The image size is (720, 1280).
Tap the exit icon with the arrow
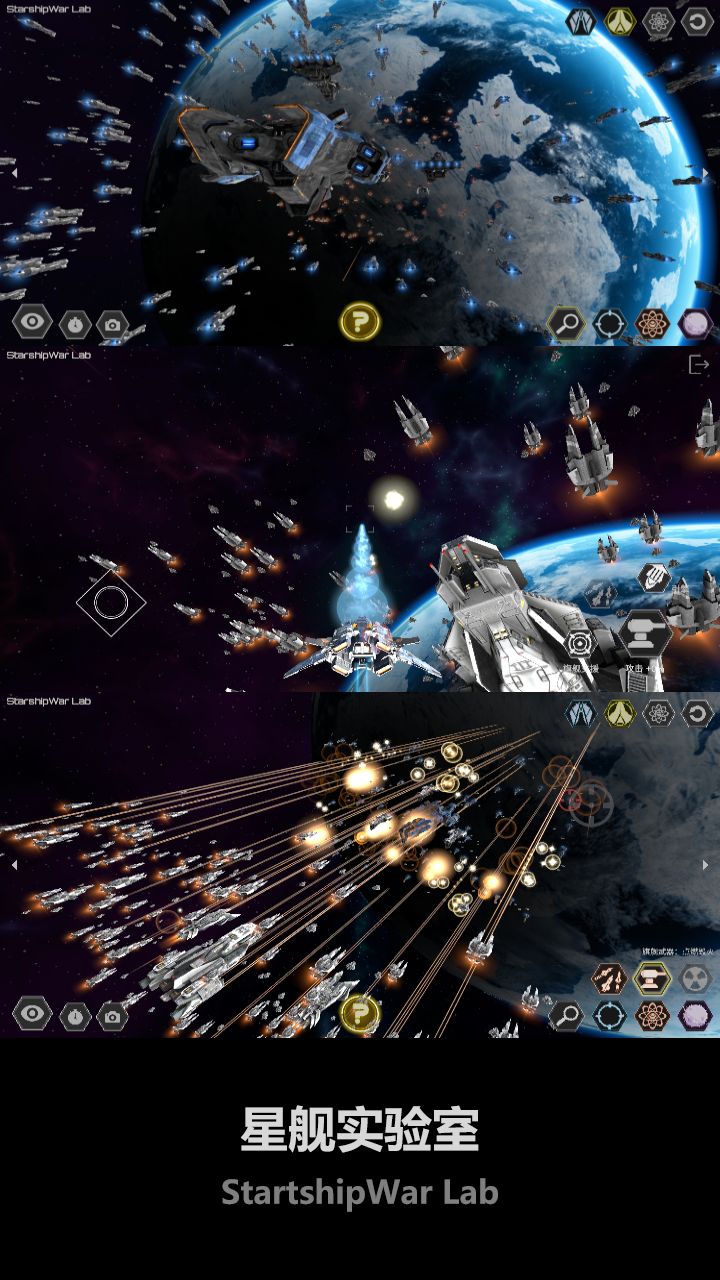point(698,365)
